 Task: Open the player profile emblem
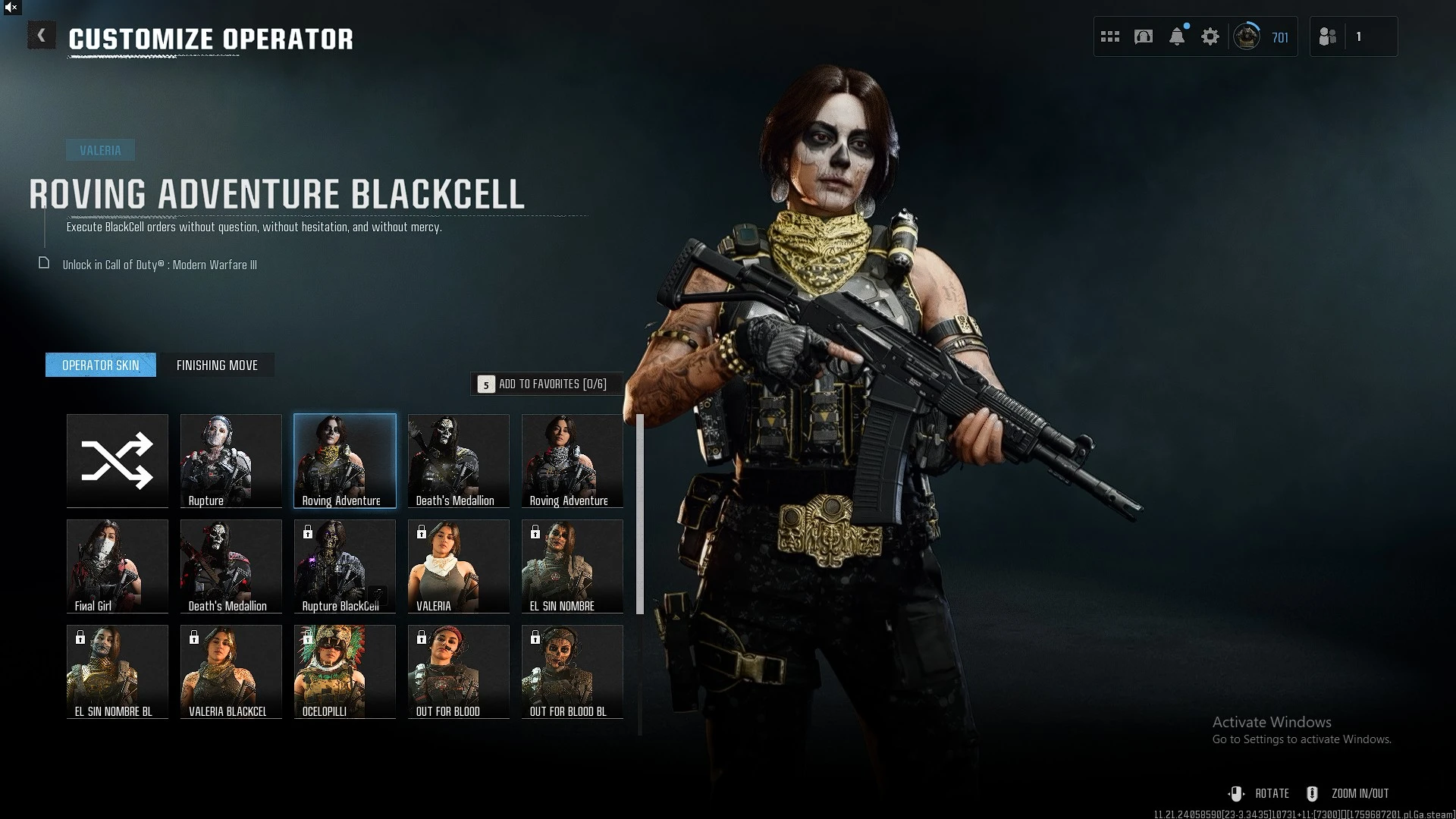(1247, 36)
